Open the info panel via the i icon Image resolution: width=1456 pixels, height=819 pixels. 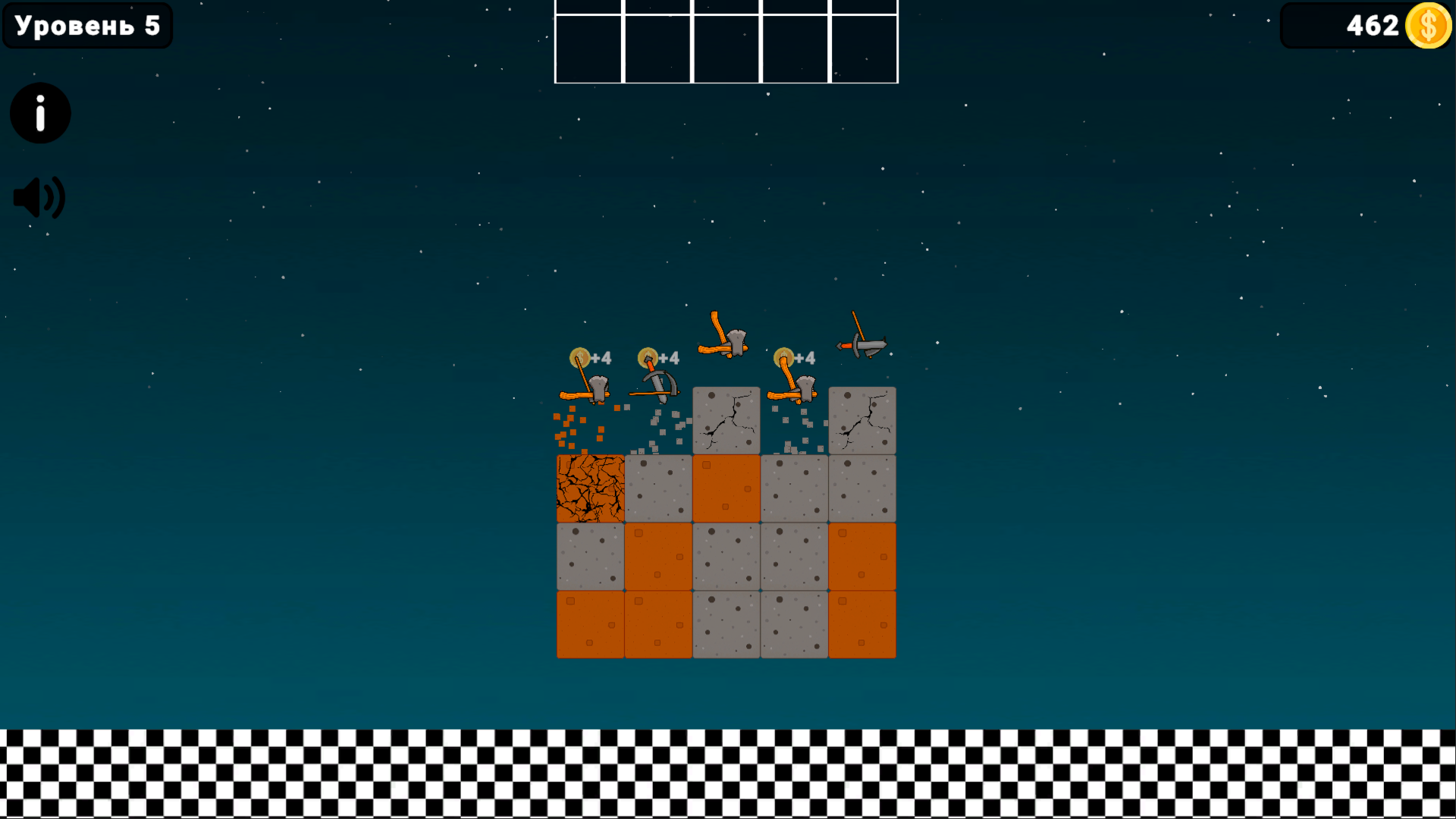click(x=39, y=112)
